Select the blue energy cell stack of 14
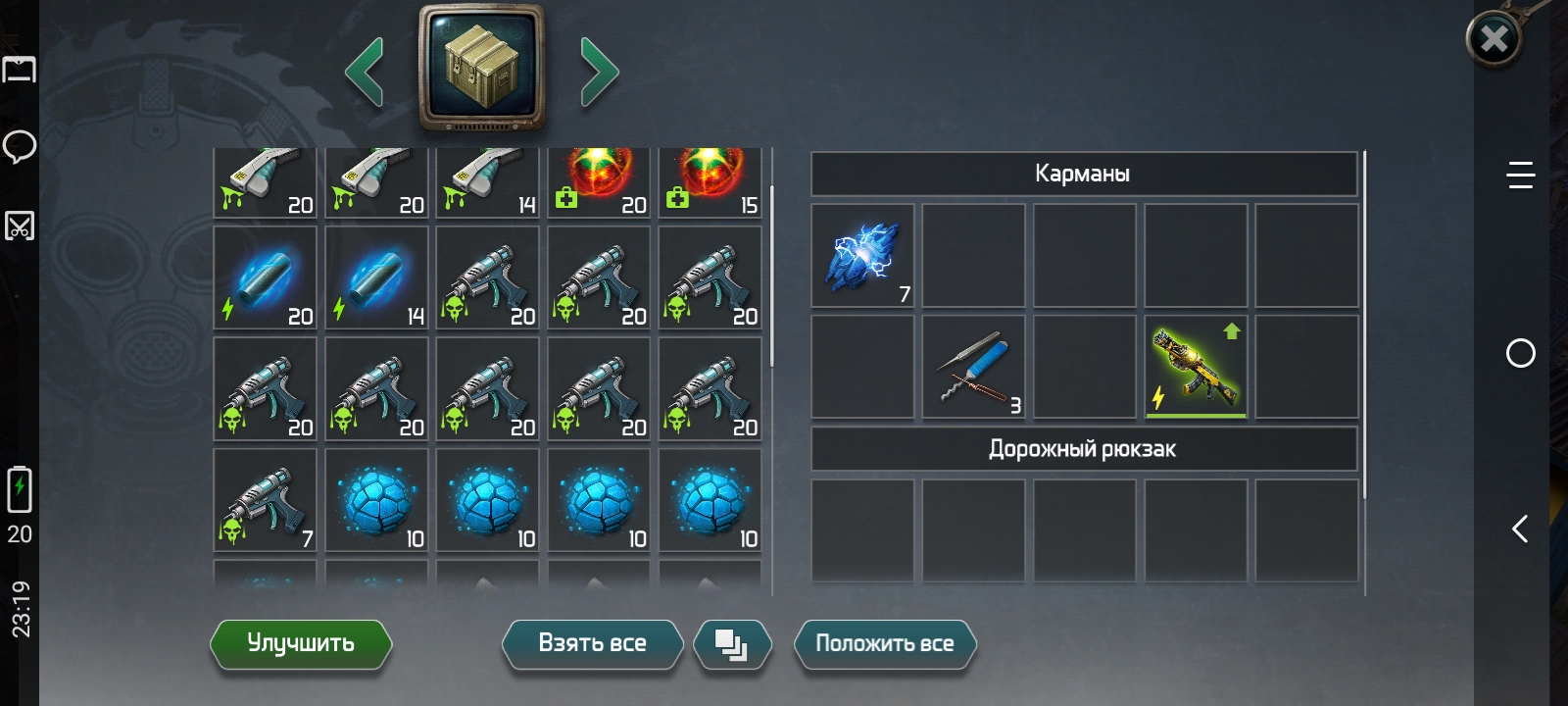Image resolution: width=1568 pixels, height=706 pixels. tap(376, 278)
